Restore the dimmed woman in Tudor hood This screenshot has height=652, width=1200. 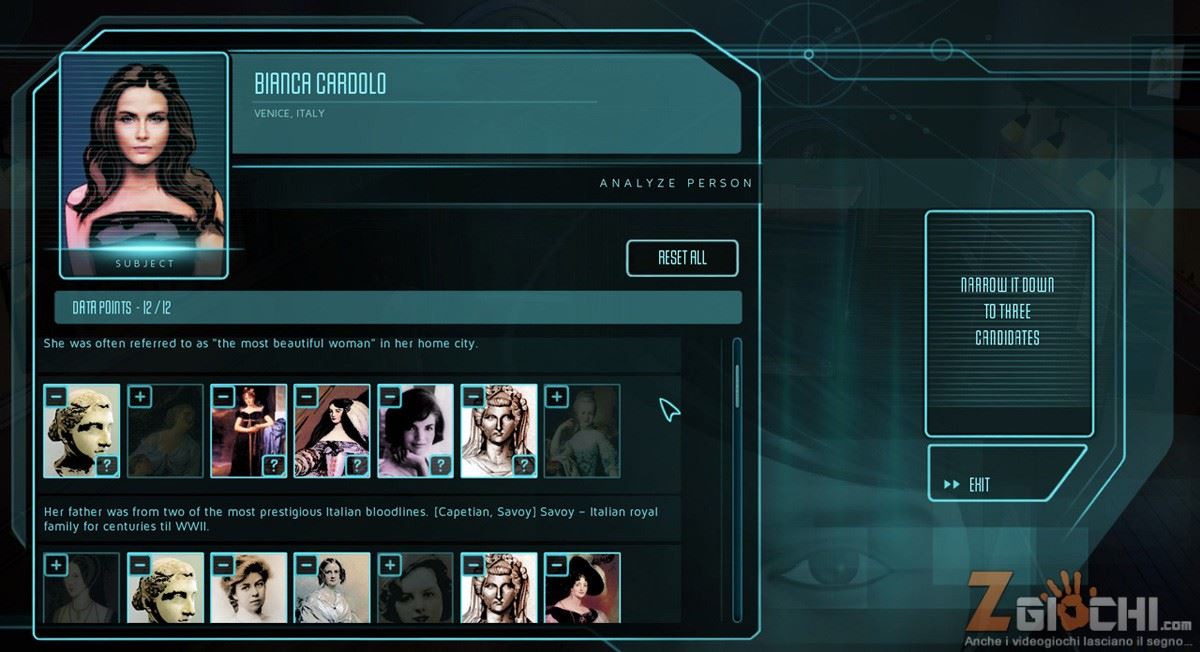[57, 566]
